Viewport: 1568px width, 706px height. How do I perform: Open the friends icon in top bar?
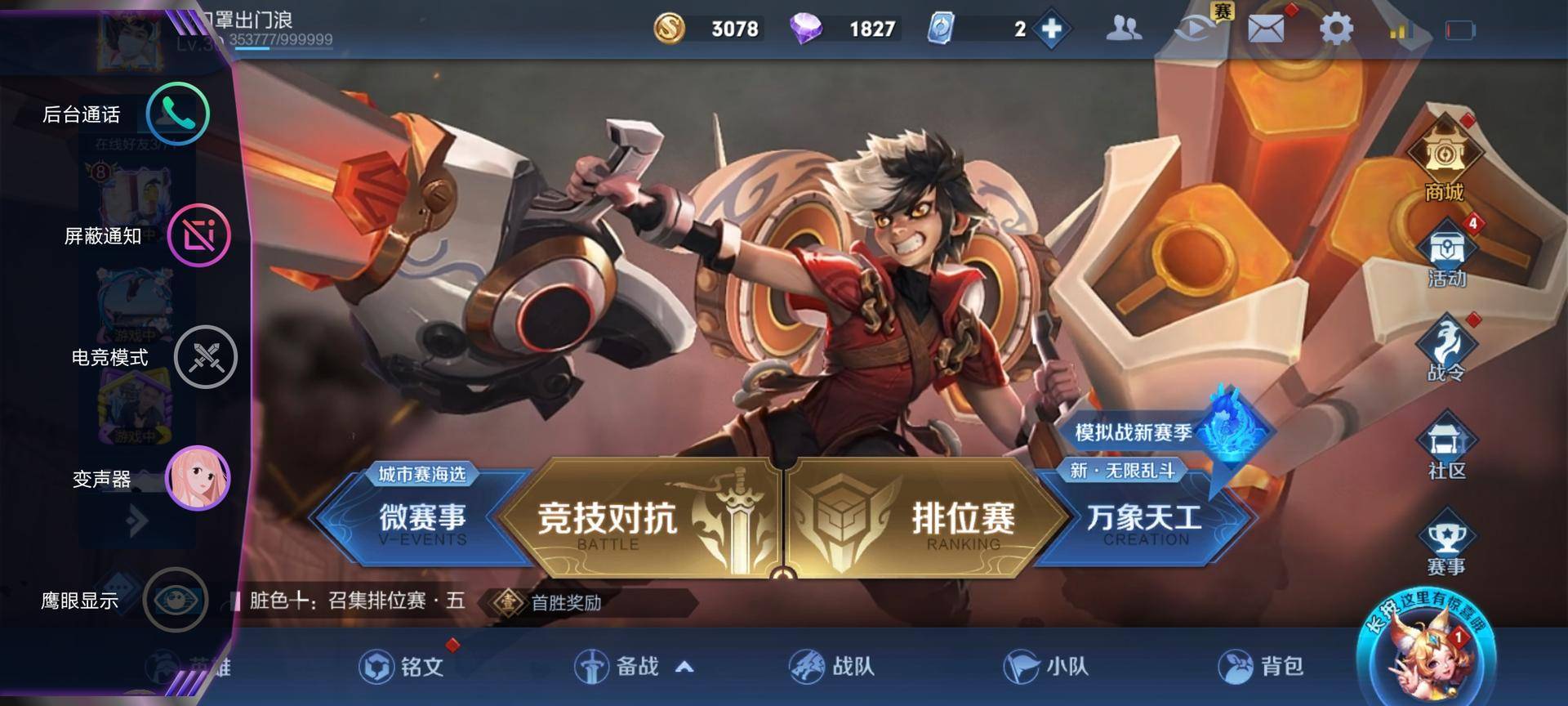click(x=1125, y=27)
